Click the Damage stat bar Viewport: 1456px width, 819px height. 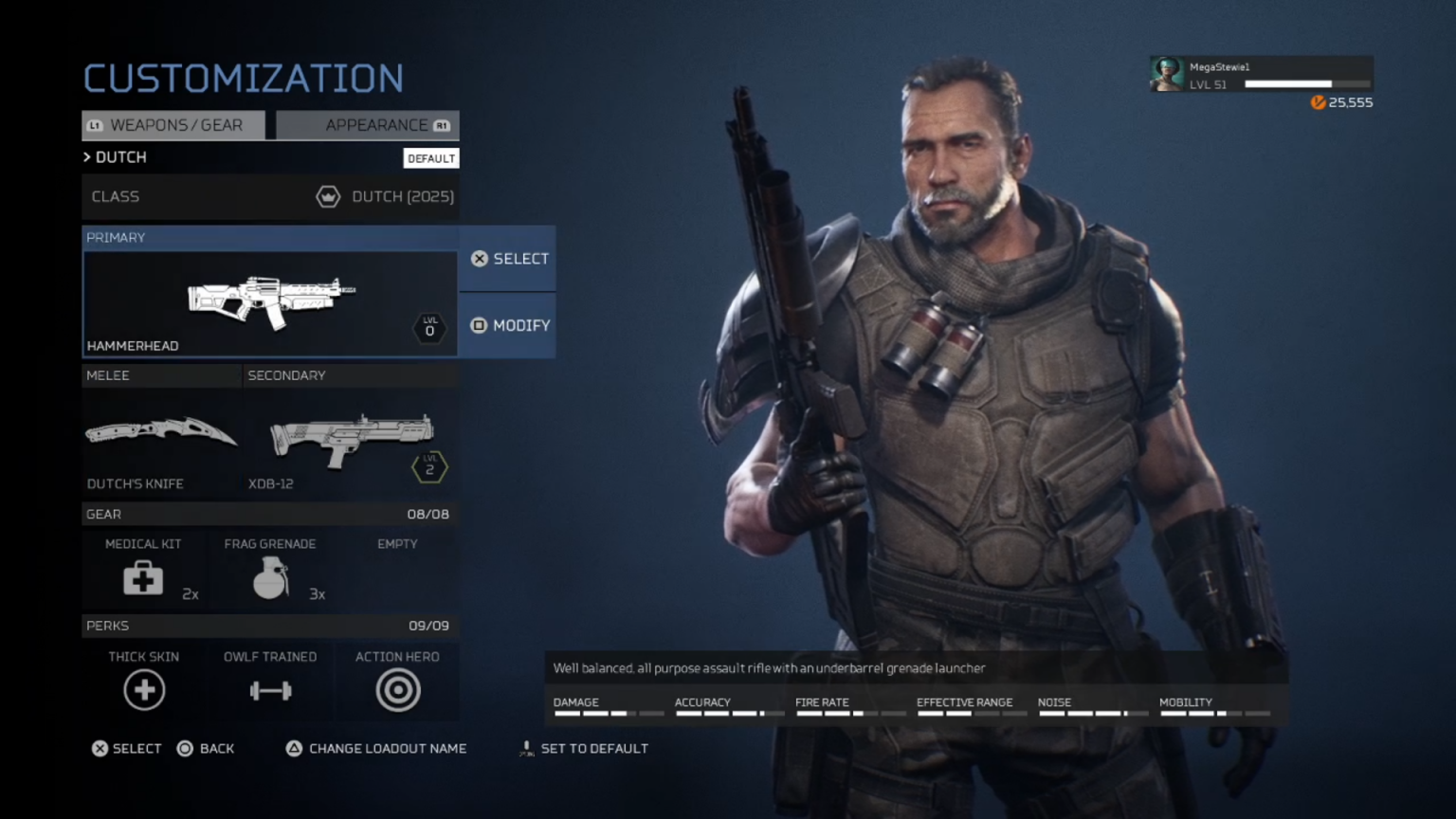pos(607,713)
